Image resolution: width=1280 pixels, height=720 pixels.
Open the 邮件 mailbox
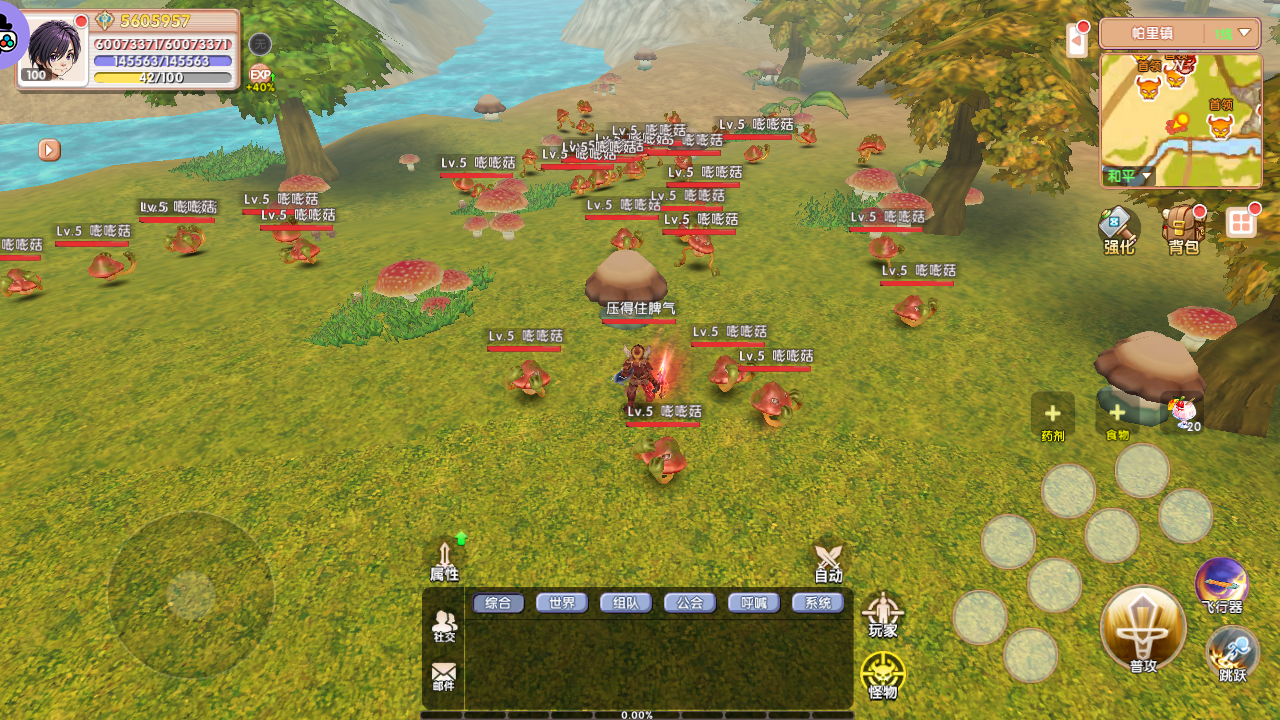click(444, 677)
